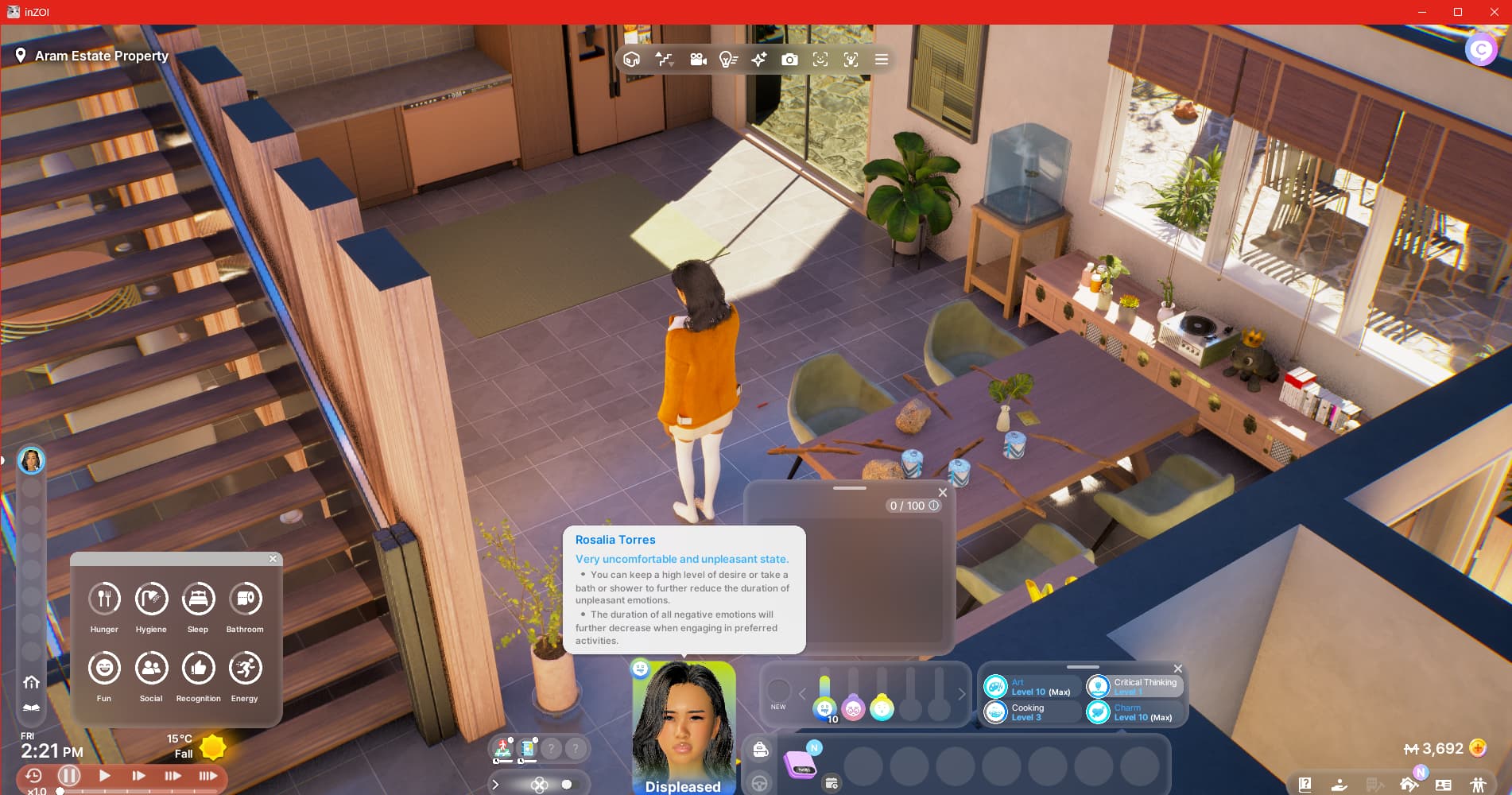Viewport: 1512px width, 795px height.
Task: Choose the Energy need icon
Action: click(x=245, y=668)
